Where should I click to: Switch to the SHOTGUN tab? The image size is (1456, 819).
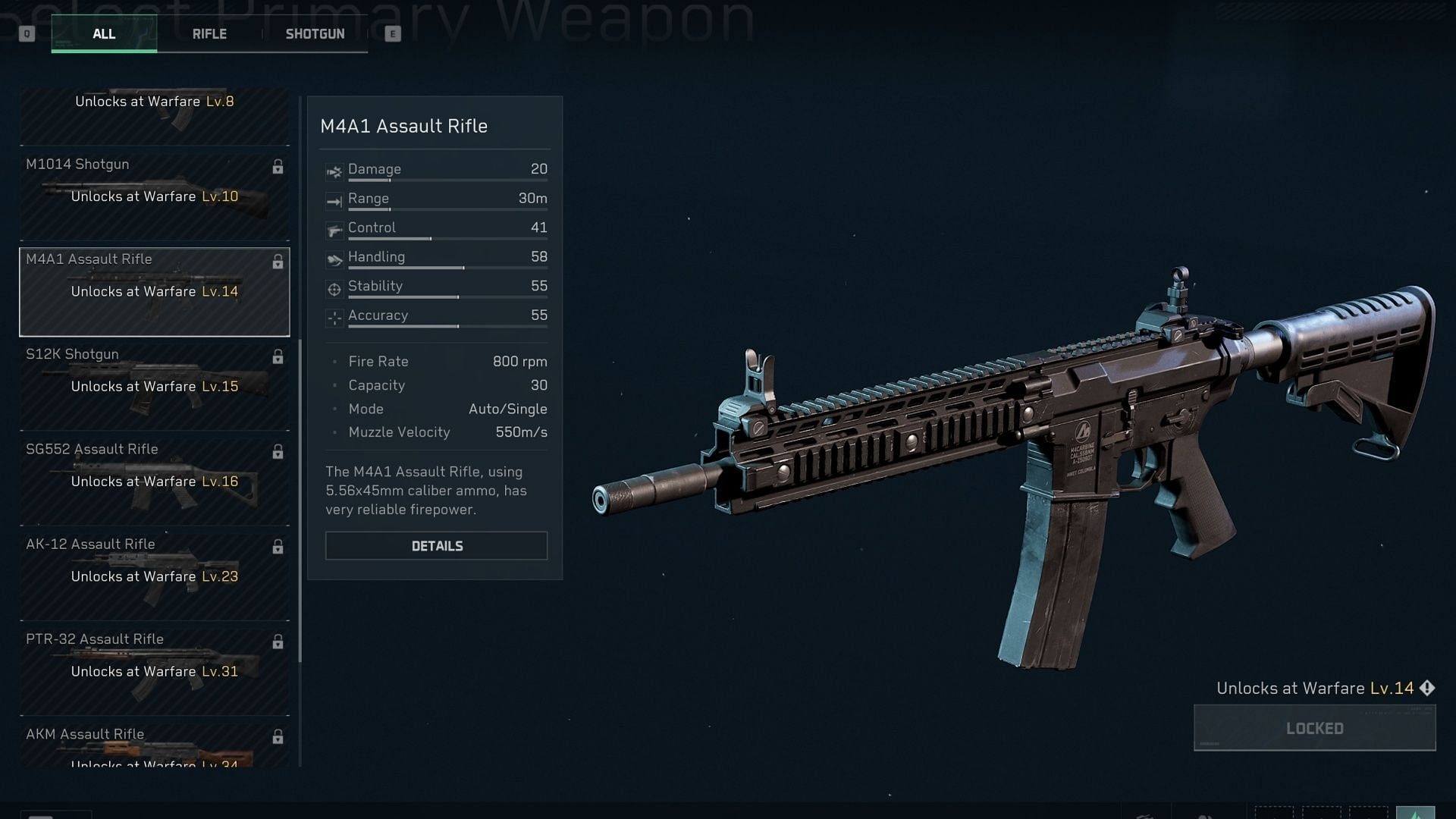[x=315, y=33]
